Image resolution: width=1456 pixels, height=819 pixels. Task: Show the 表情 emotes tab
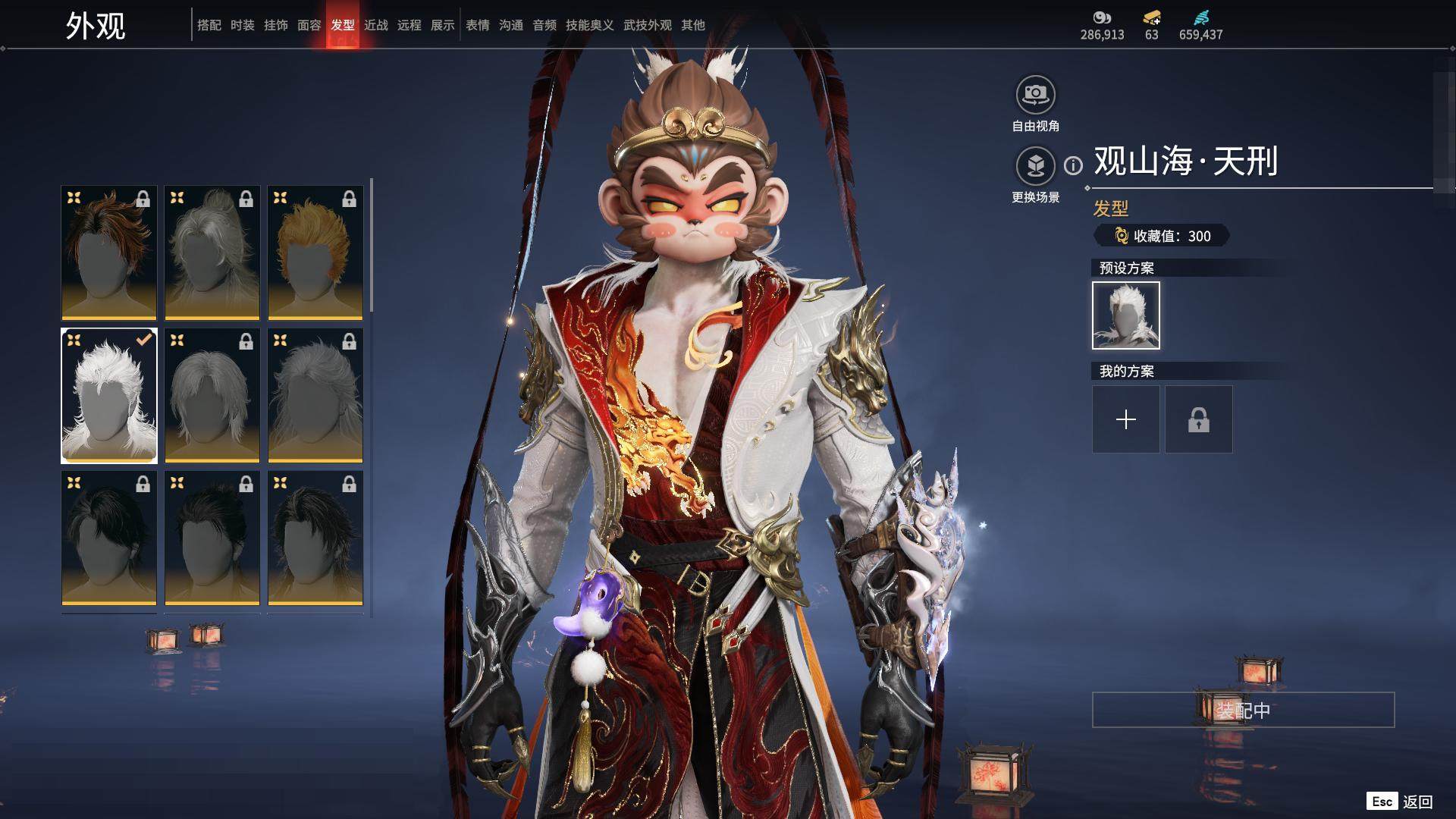click(x=477, y=25)
